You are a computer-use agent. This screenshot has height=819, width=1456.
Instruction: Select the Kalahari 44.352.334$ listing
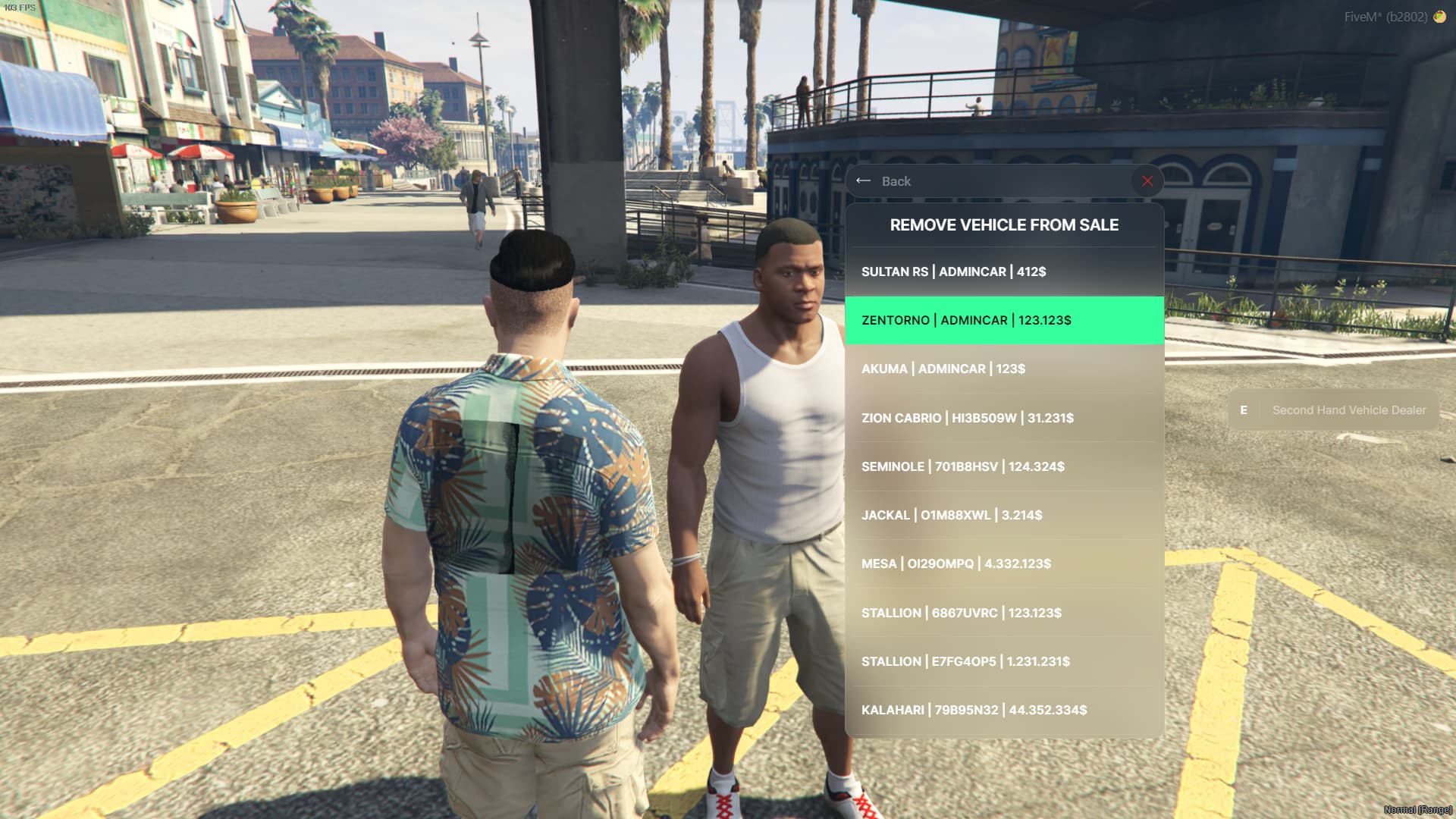click(x=1003, y=710)
